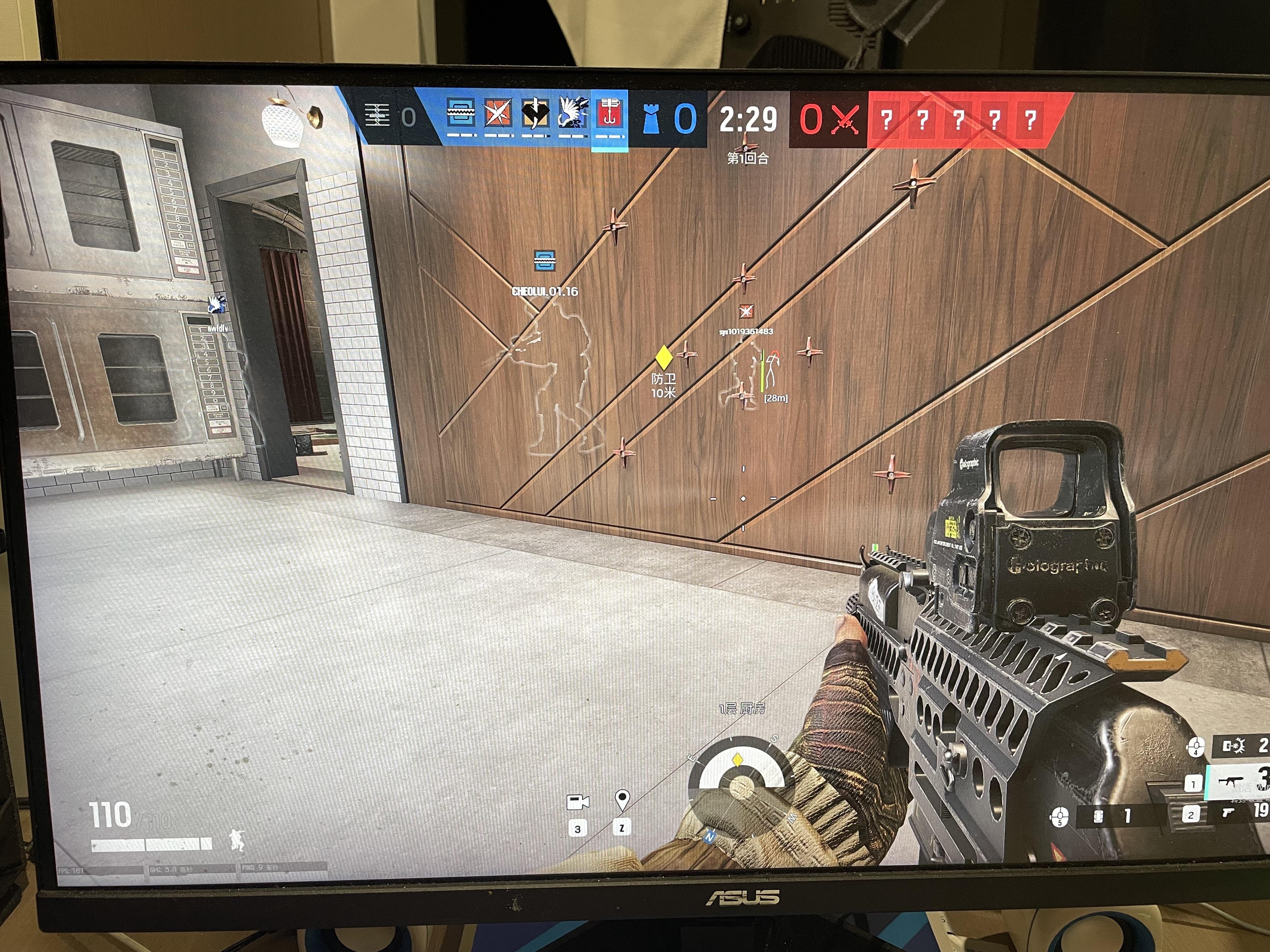The width and height of the screenshot is (1270, 952).
Task: Select the trap gadget slot with count 1
Action: point(1100,815)
